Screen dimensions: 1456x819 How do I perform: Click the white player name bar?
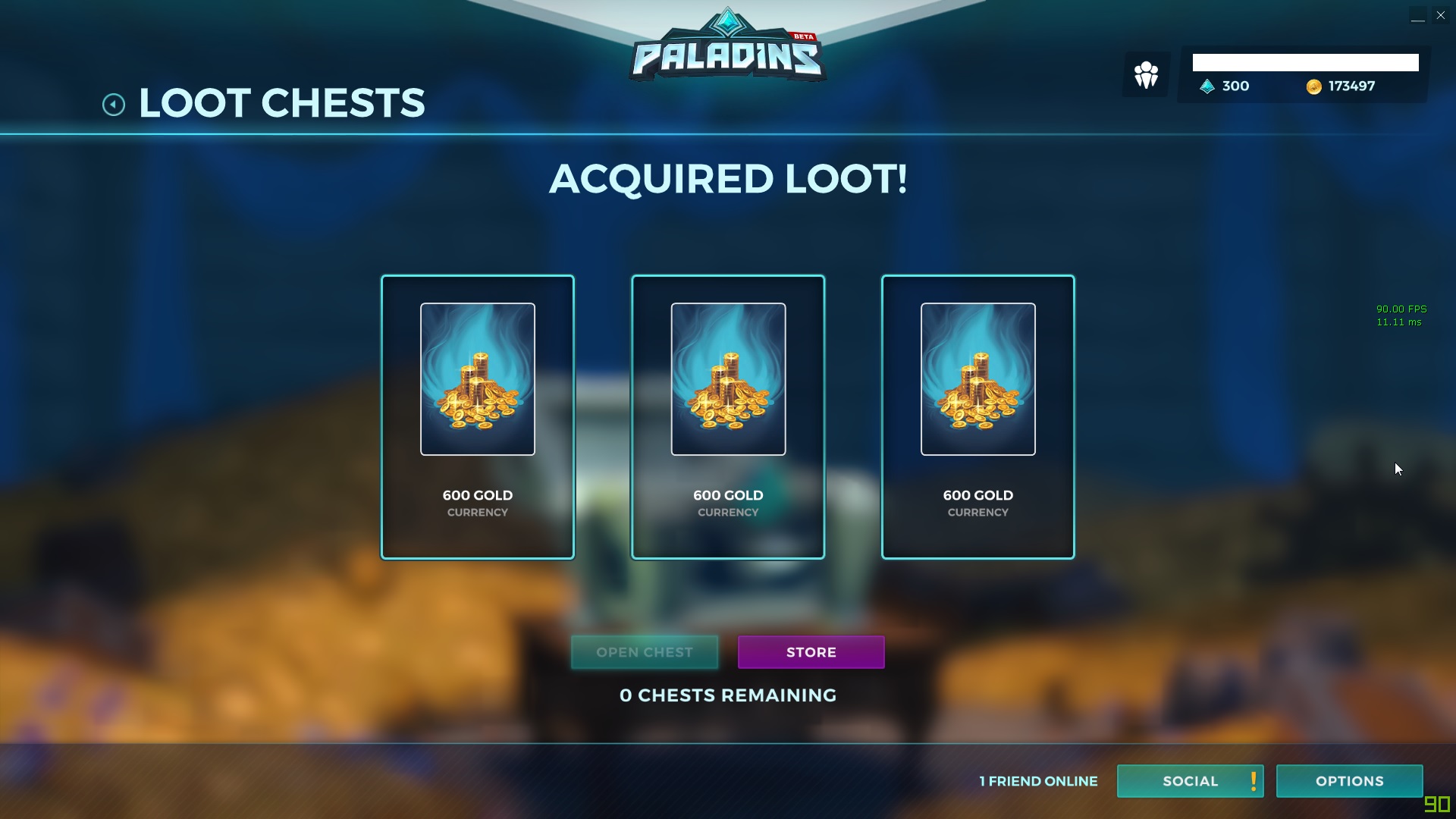tap(1306, 62)
